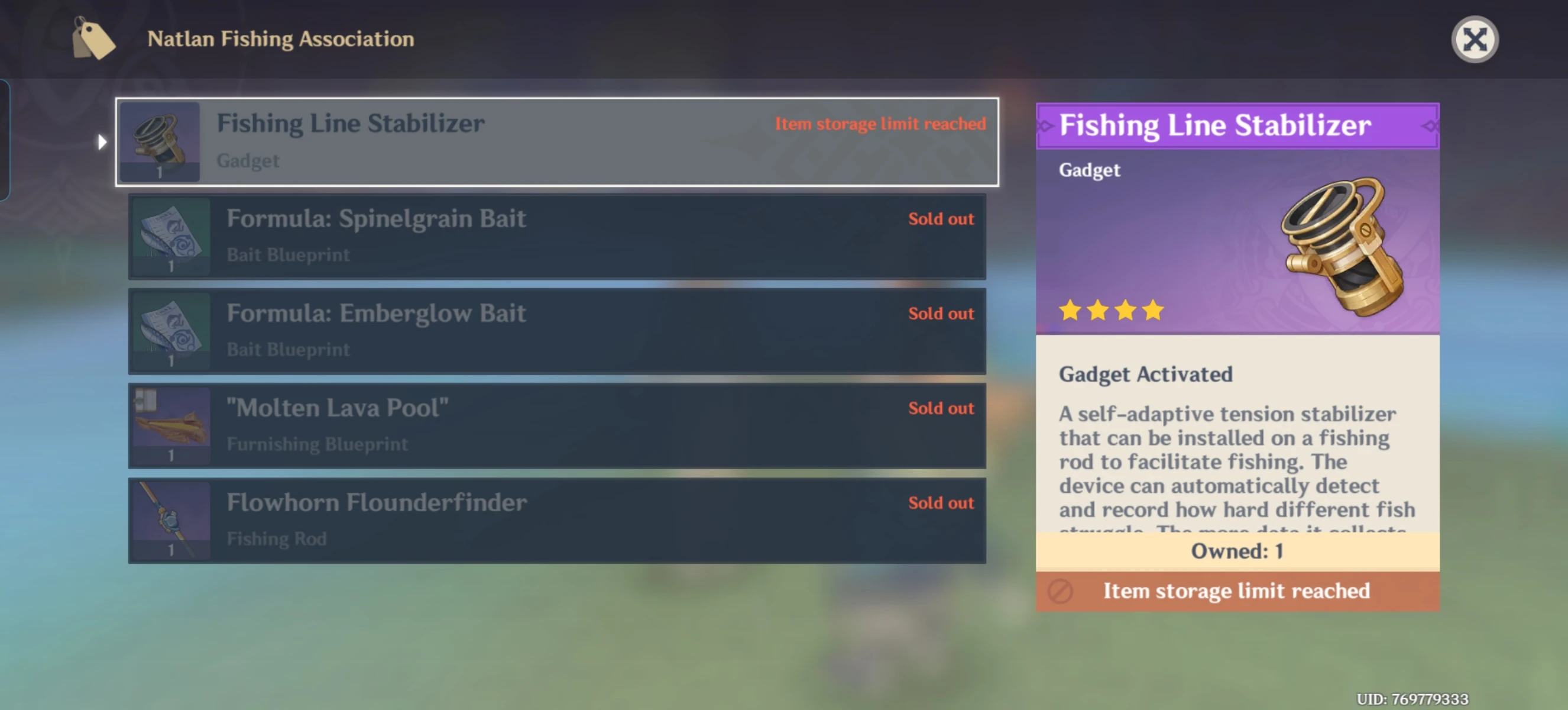Click the arrow marker beside Fishing Line Stabilizer
1568x710 pixels.
coord(101,141)
